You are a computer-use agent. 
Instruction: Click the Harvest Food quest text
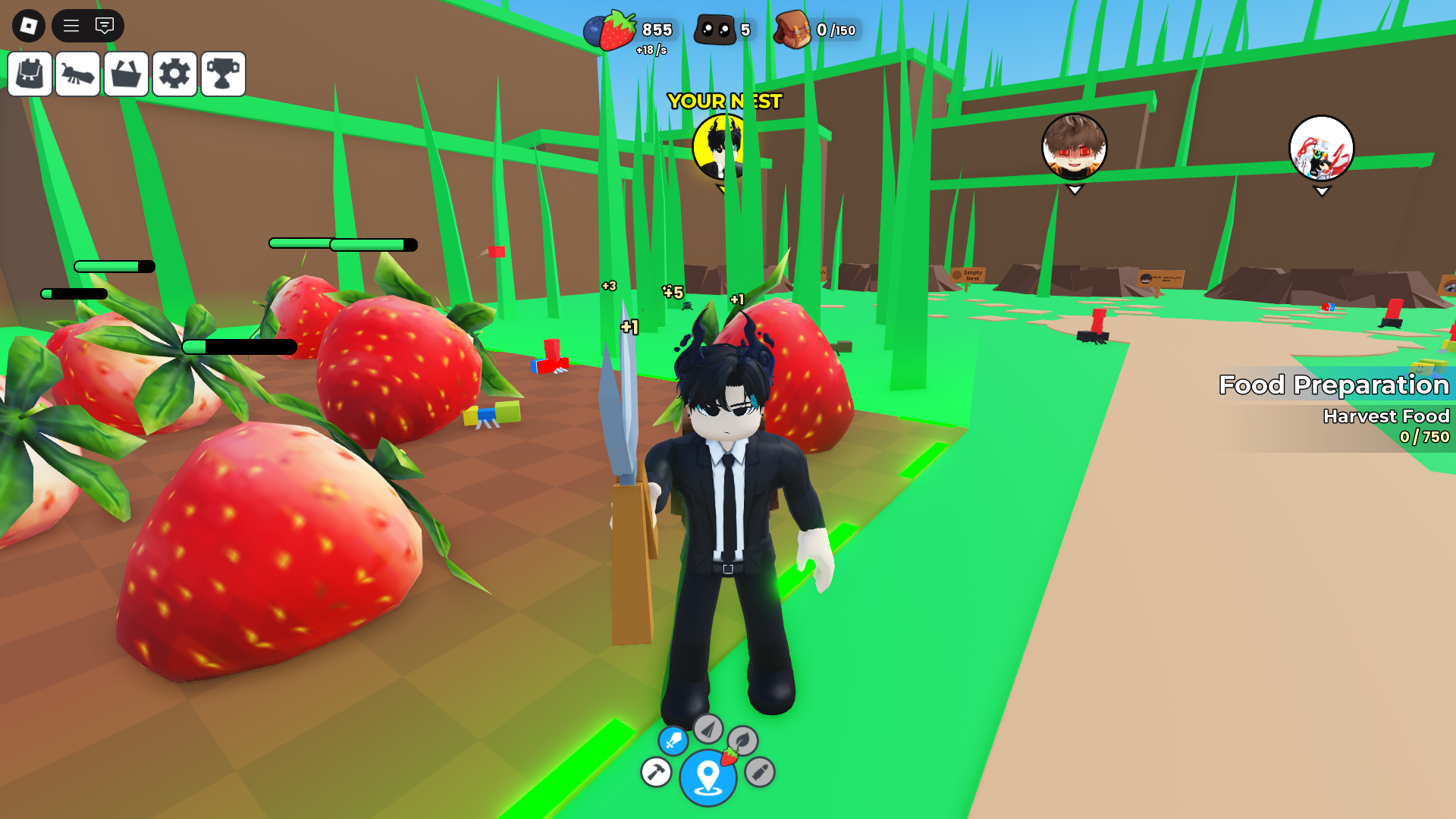(x=1386, y=416)
